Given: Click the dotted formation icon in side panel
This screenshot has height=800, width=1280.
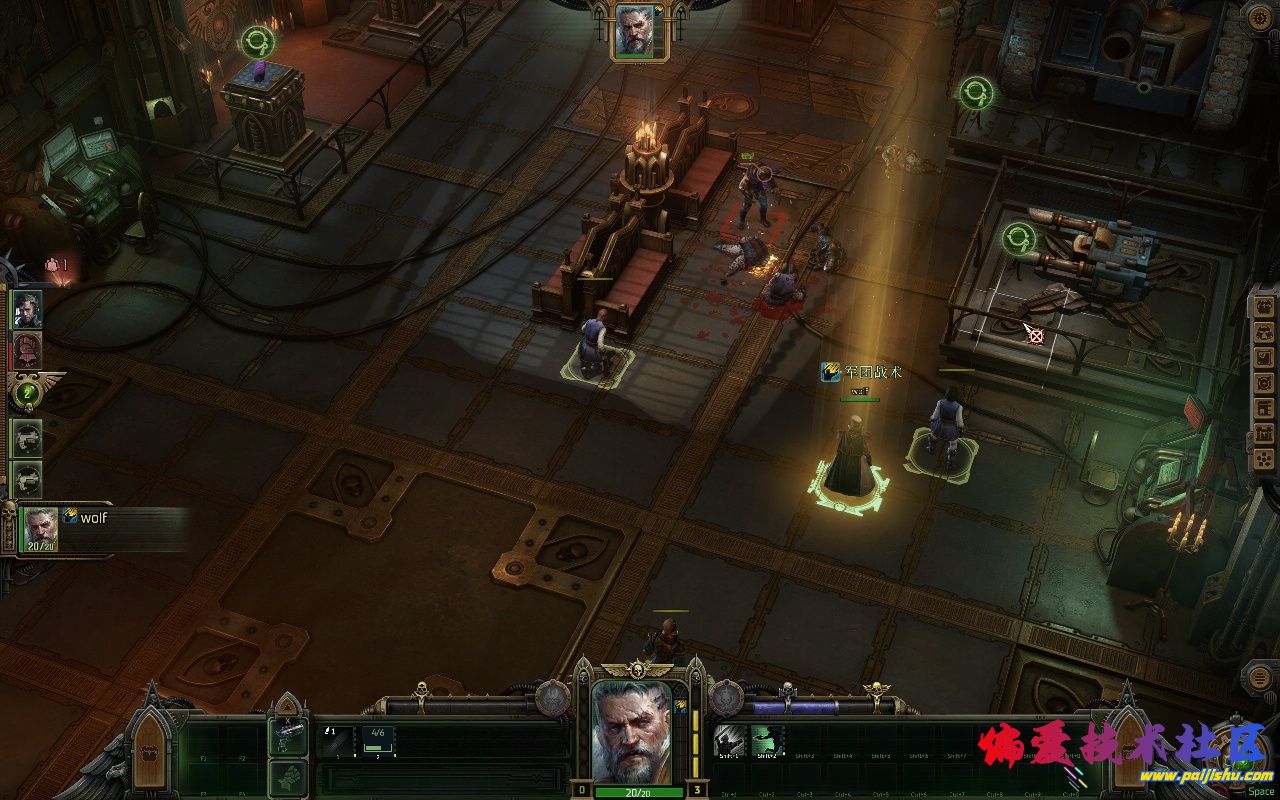Looking at the screenshot, I should point(1264,459).
